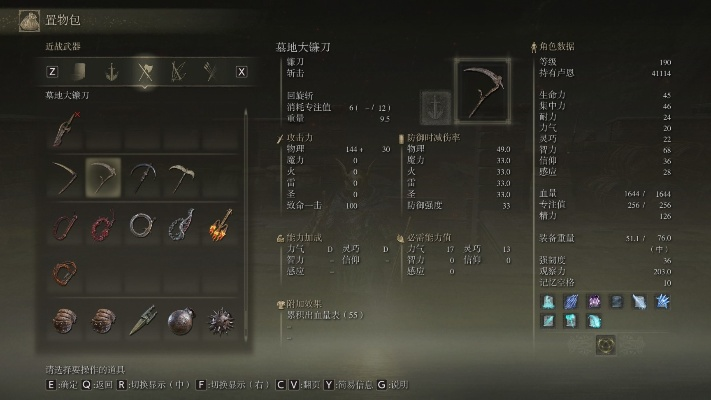Switch to the anchor-shaped category tab
Image resolution: width=711 pixels, height=400 pixels.
[113, 71]
